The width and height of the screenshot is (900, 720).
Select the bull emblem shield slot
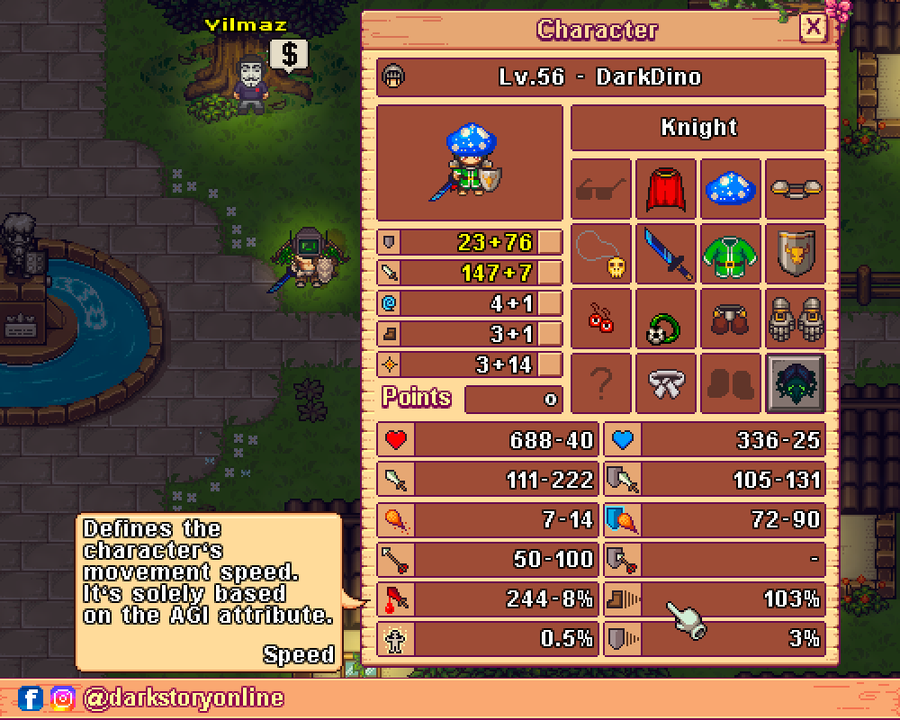coord(796,254)
